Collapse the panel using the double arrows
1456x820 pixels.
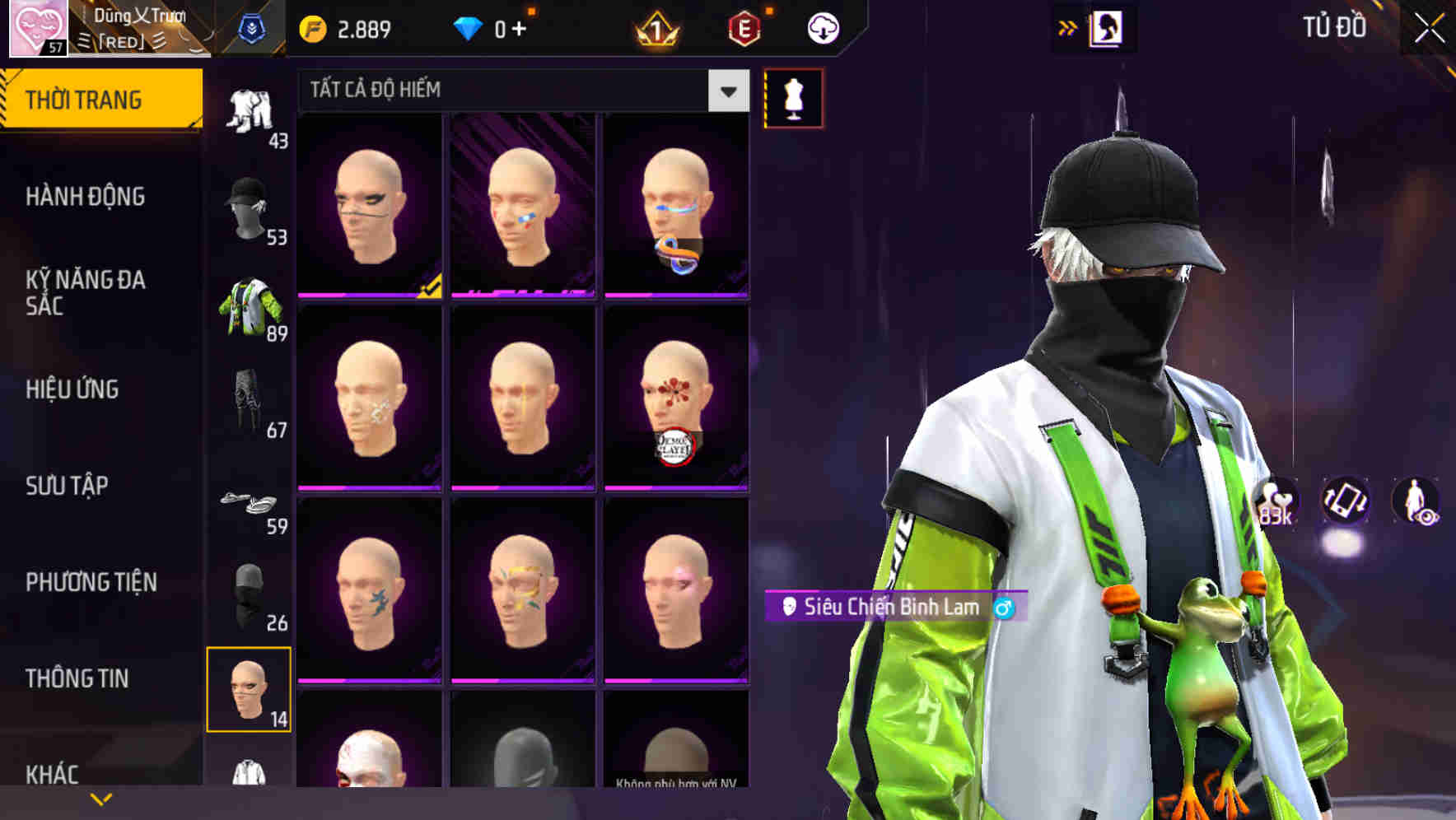coord(1068,27)
